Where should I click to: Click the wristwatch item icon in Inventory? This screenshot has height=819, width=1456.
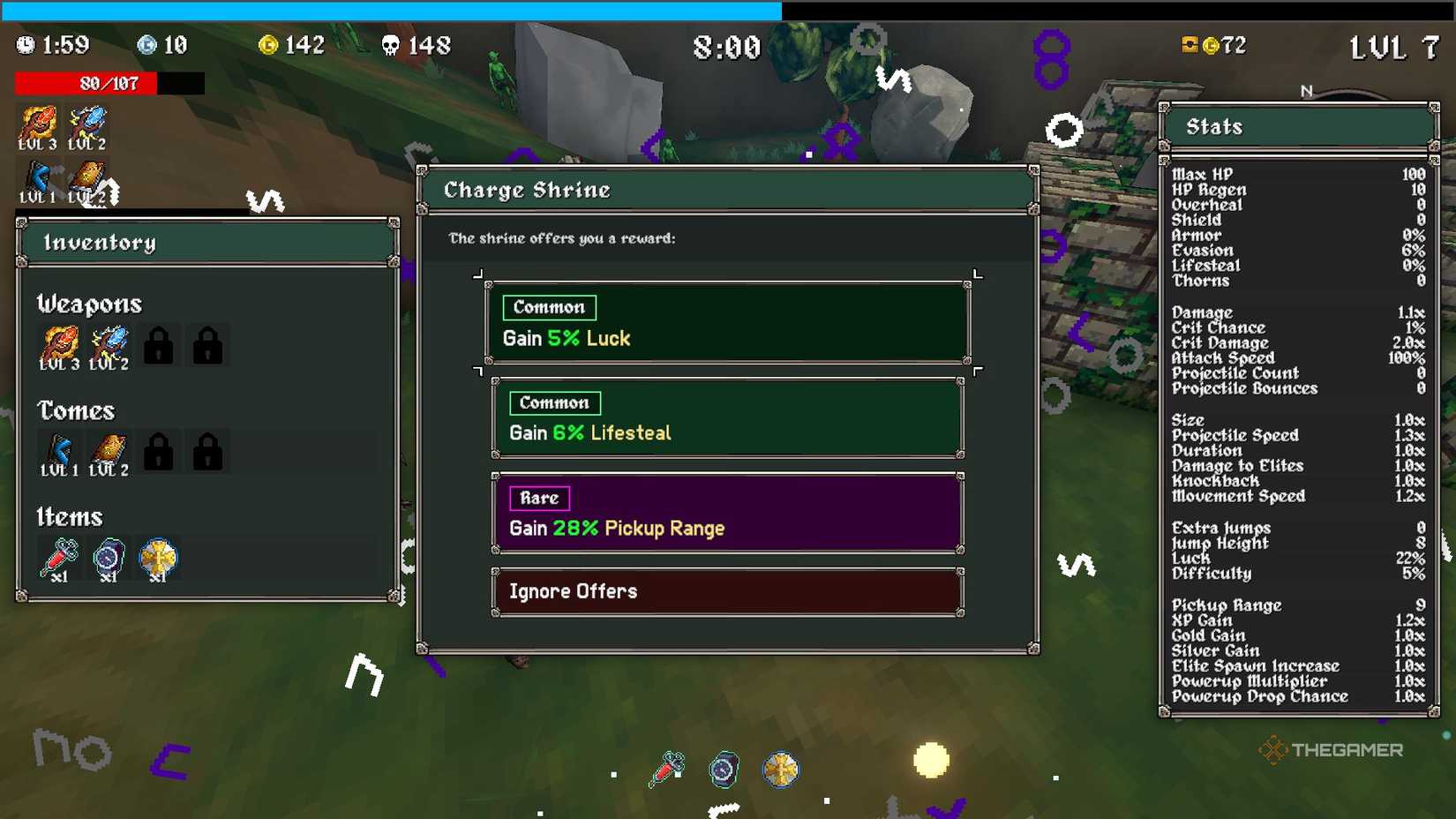(108, 557)
